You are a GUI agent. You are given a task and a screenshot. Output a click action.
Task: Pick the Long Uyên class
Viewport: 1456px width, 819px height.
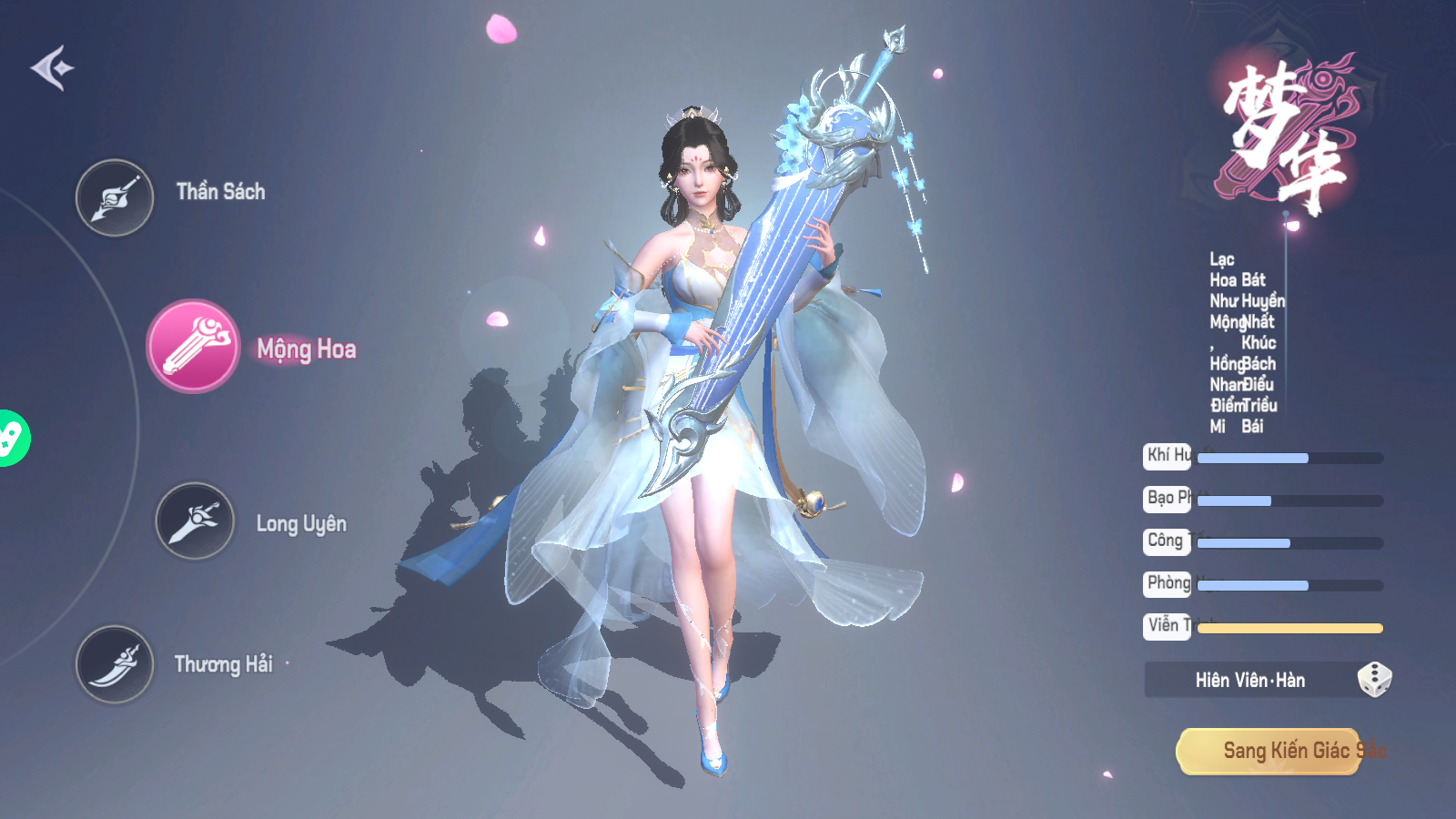click(195, 521)
